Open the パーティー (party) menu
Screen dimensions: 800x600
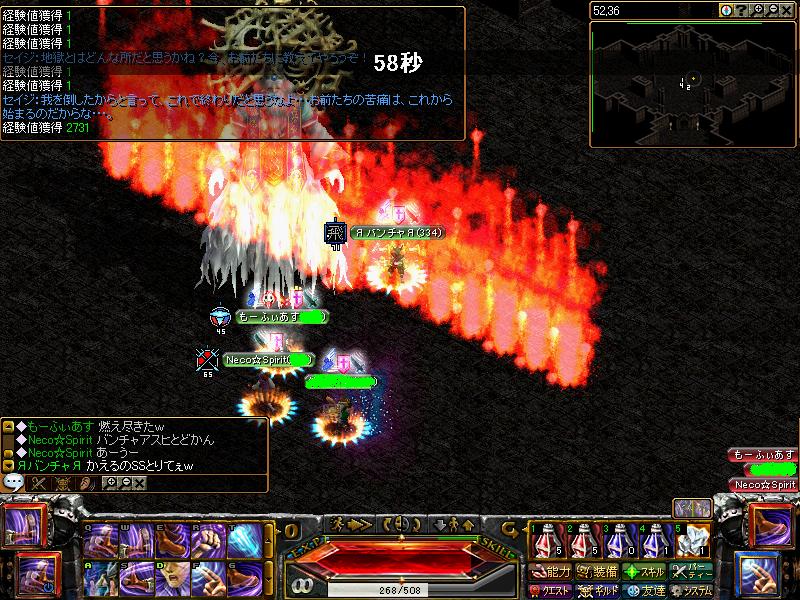pos(692,572)
